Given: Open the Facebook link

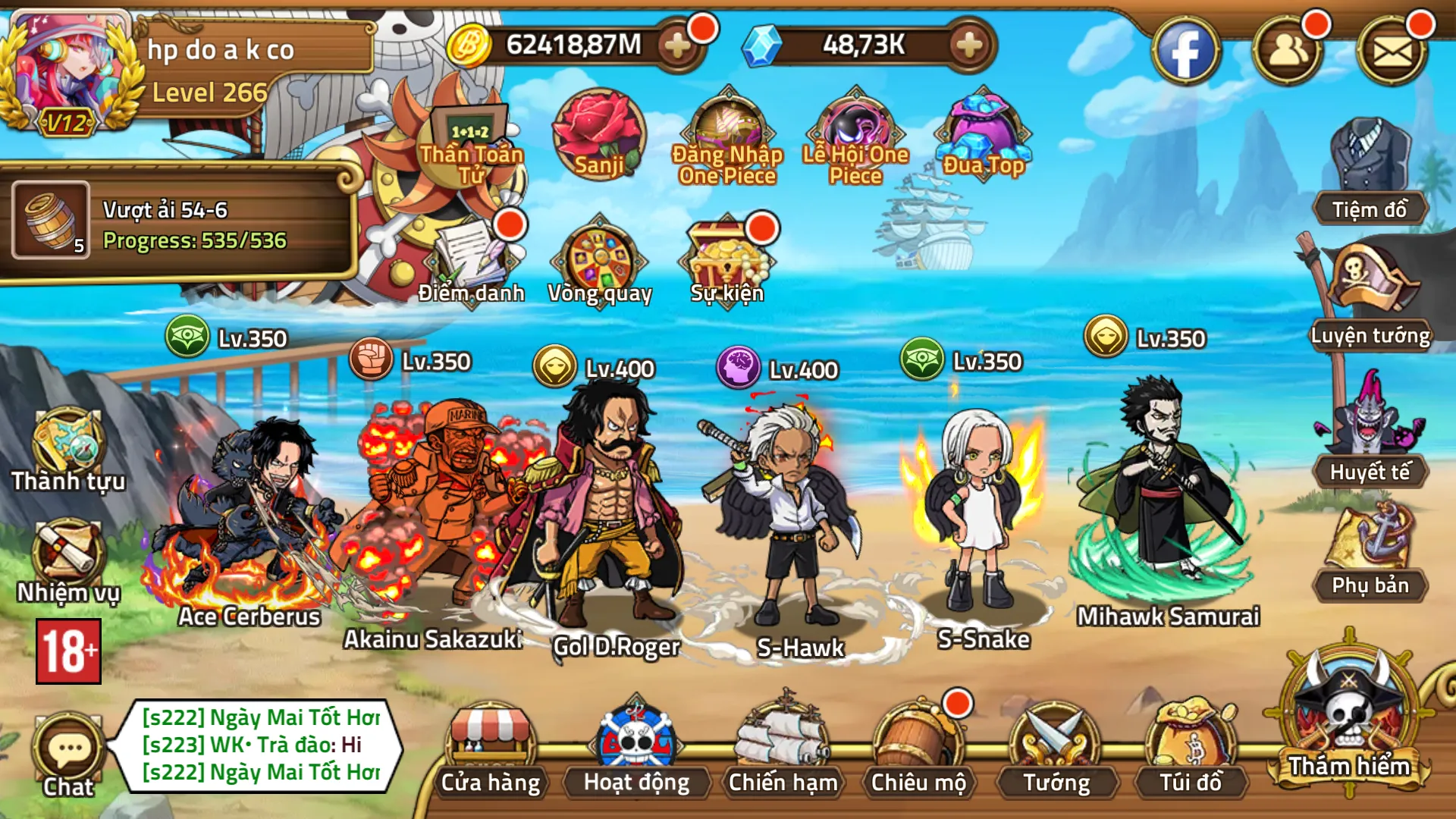Looking at the screenshot, I should (x=1185, y=52).
